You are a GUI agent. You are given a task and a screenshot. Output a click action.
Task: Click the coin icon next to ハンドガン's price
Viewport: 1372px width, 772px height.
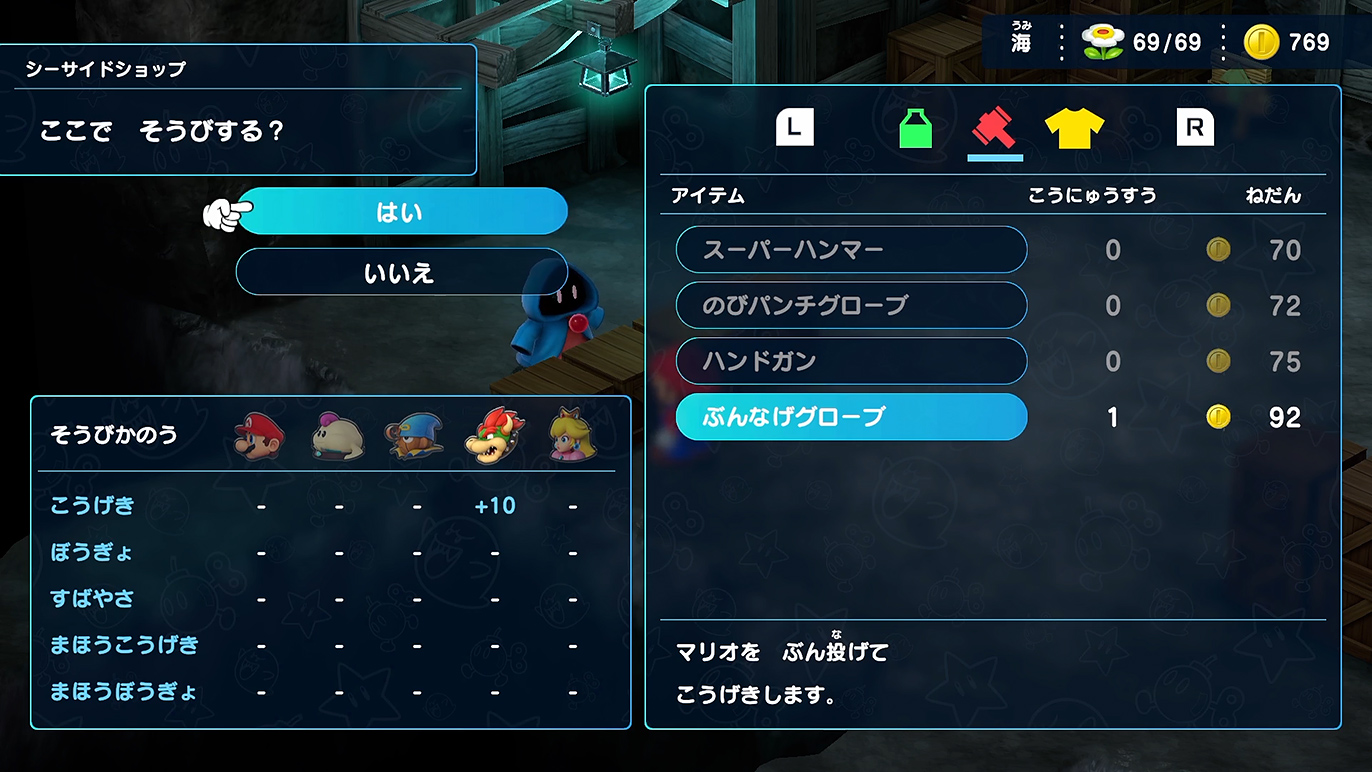click(x=1219, y=360)
